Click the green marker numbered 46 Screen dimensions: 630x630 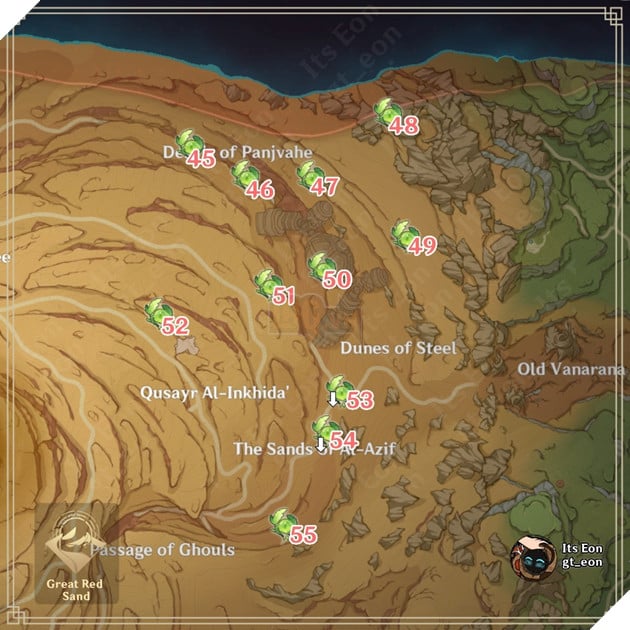244,175
